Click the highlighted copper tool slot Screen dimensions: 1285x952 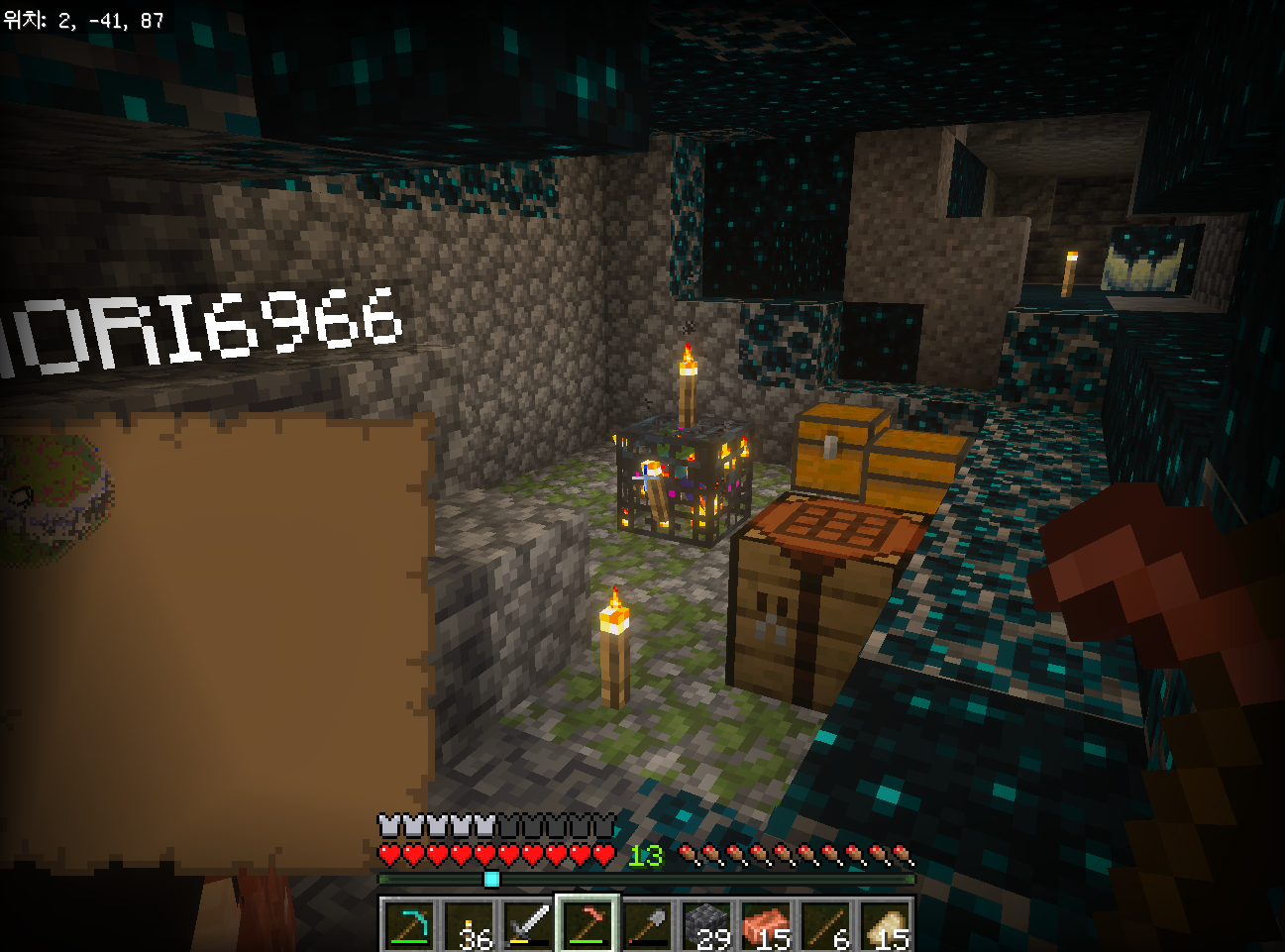(x=588, y=925)
